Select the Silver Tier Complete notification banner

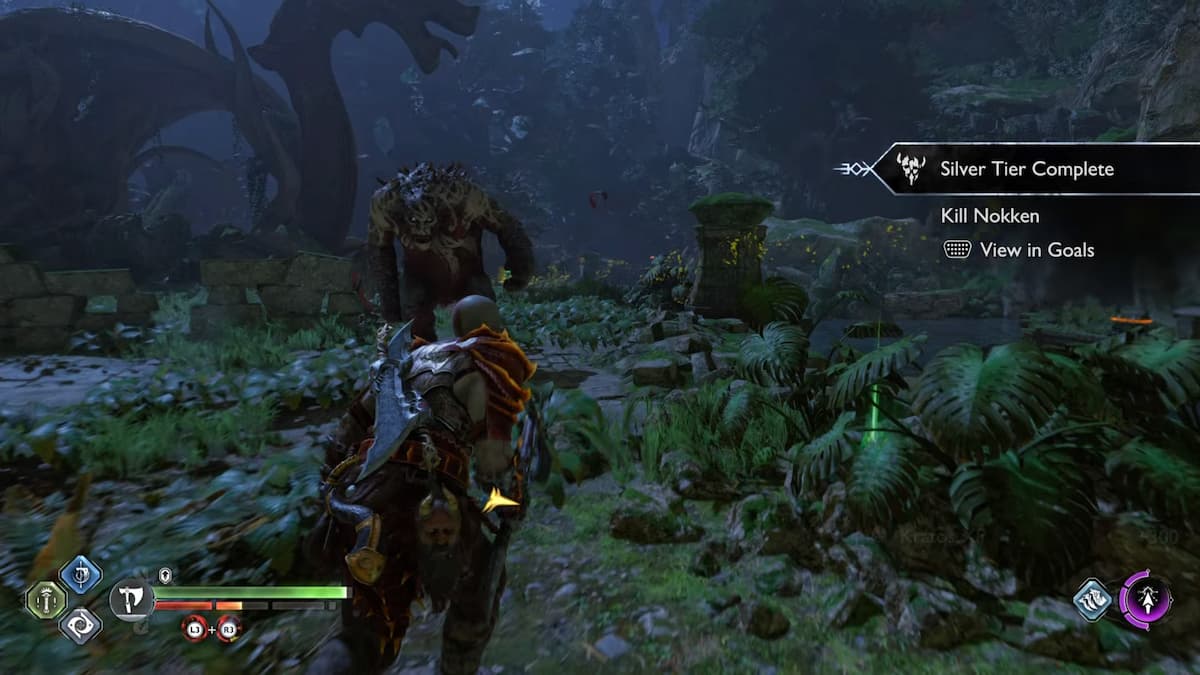1030,169
